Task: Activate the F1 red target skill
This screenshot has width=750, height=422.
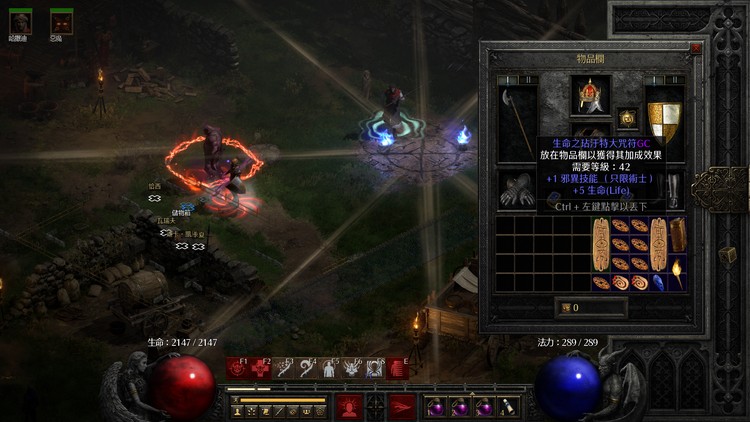Action: [237, 369]
